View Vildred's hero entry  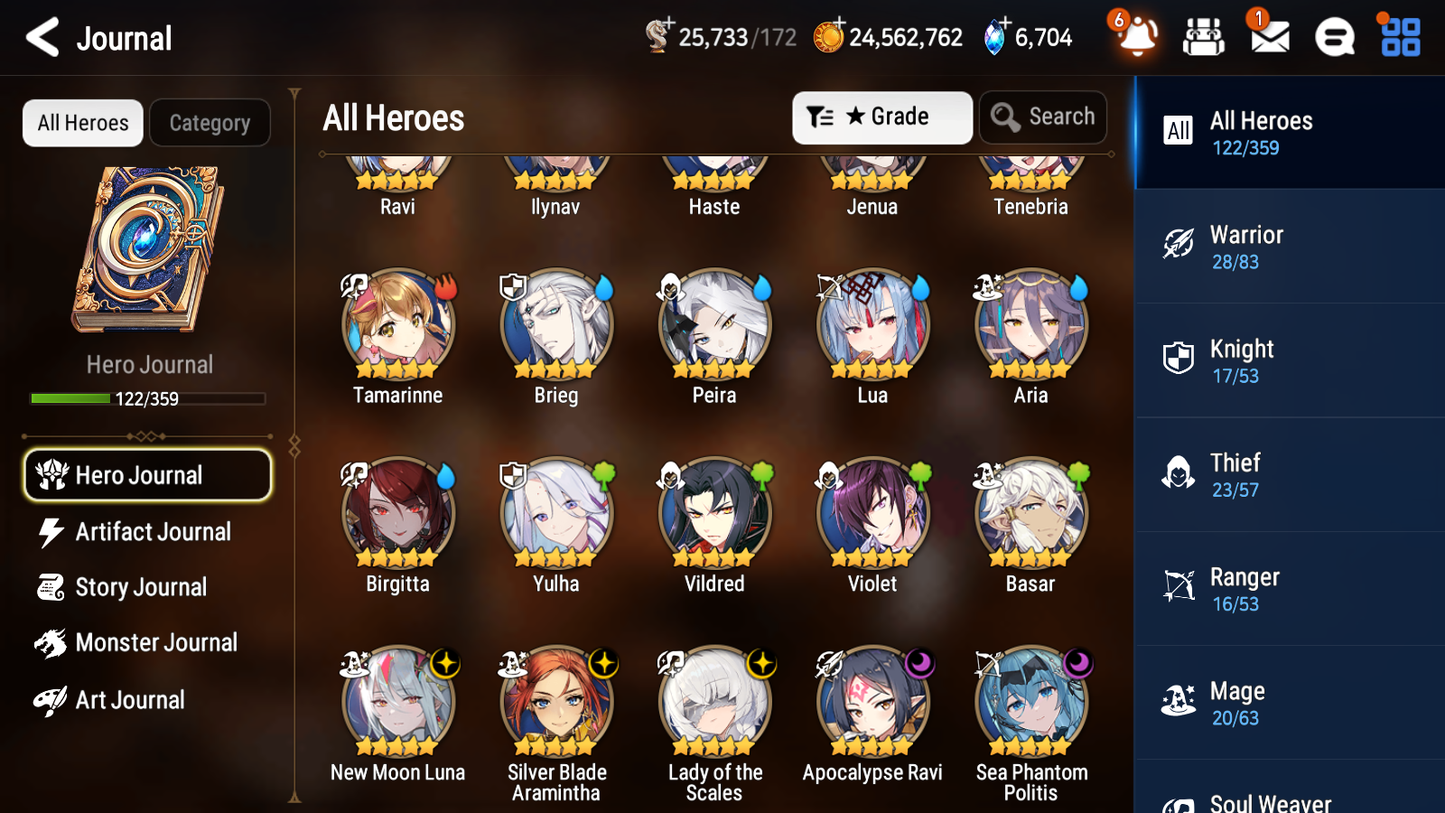pos(714,513)
